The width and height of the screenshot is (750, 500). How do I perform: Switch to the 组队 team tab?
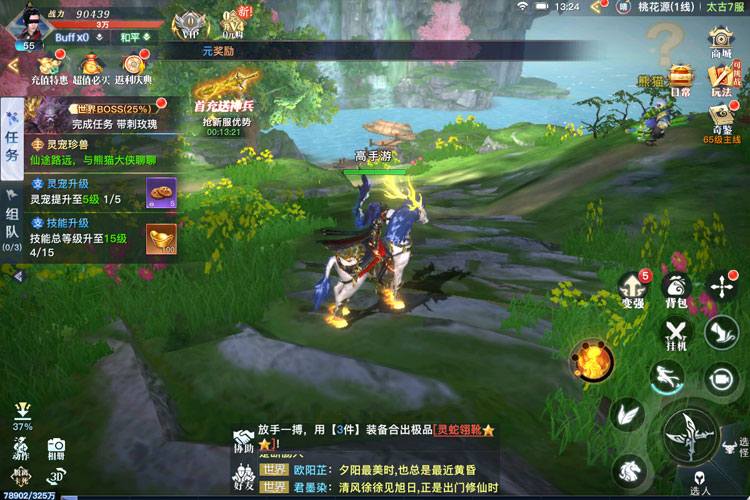tap(12, 220)
